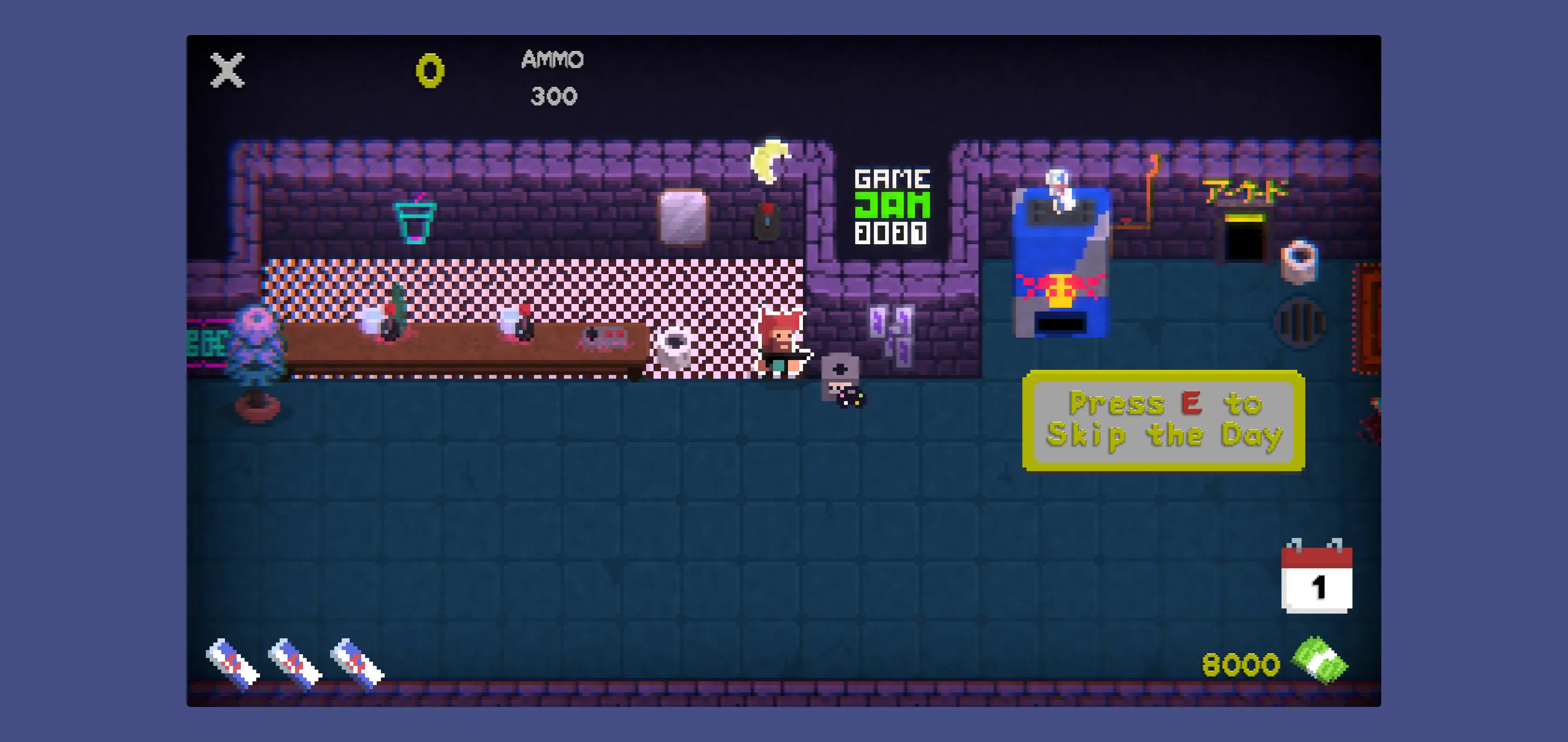Close the game with the X button
This screenshot has height=742, width=1568.
(x=227, y=70)
